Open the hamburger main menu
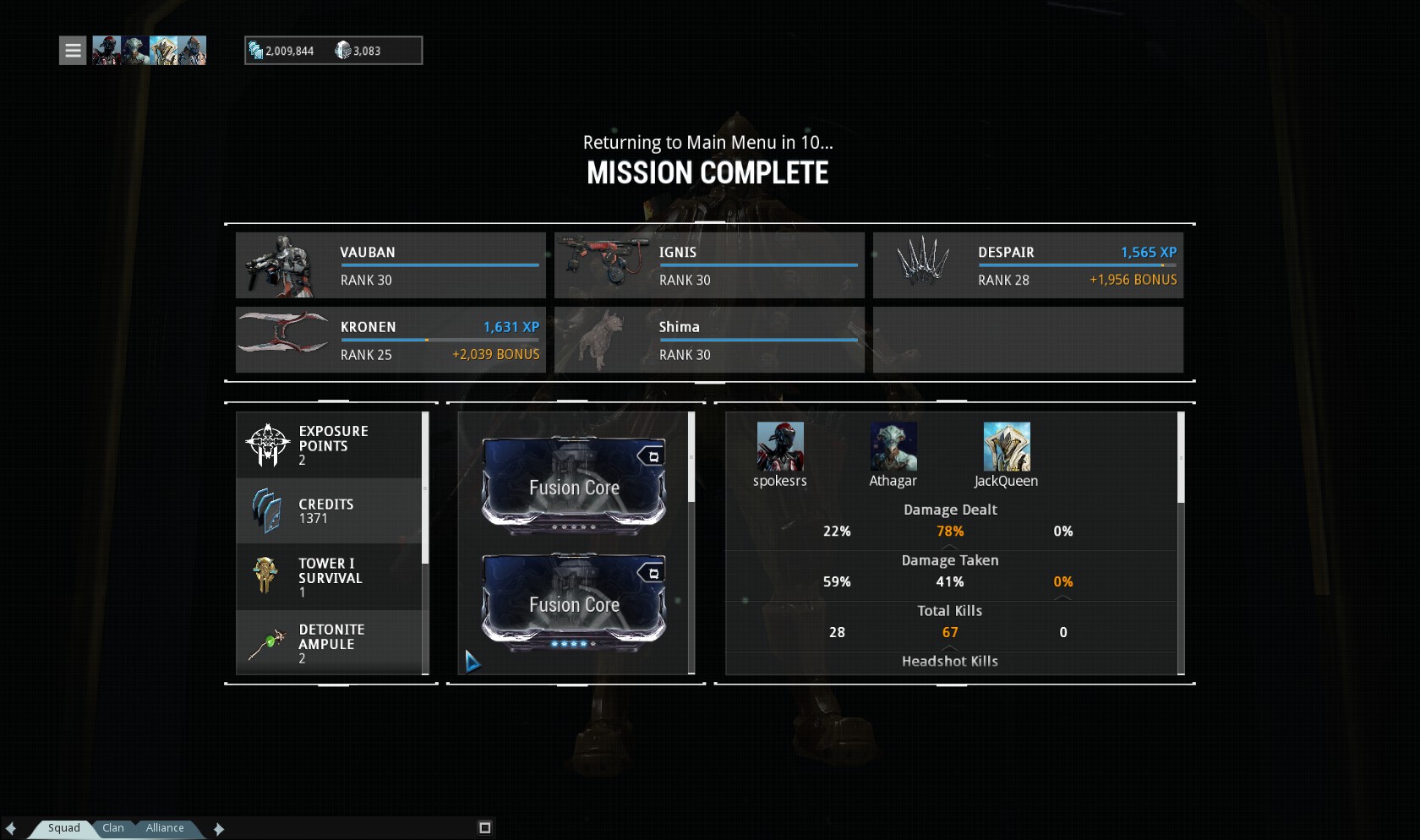 coord(73,51)
